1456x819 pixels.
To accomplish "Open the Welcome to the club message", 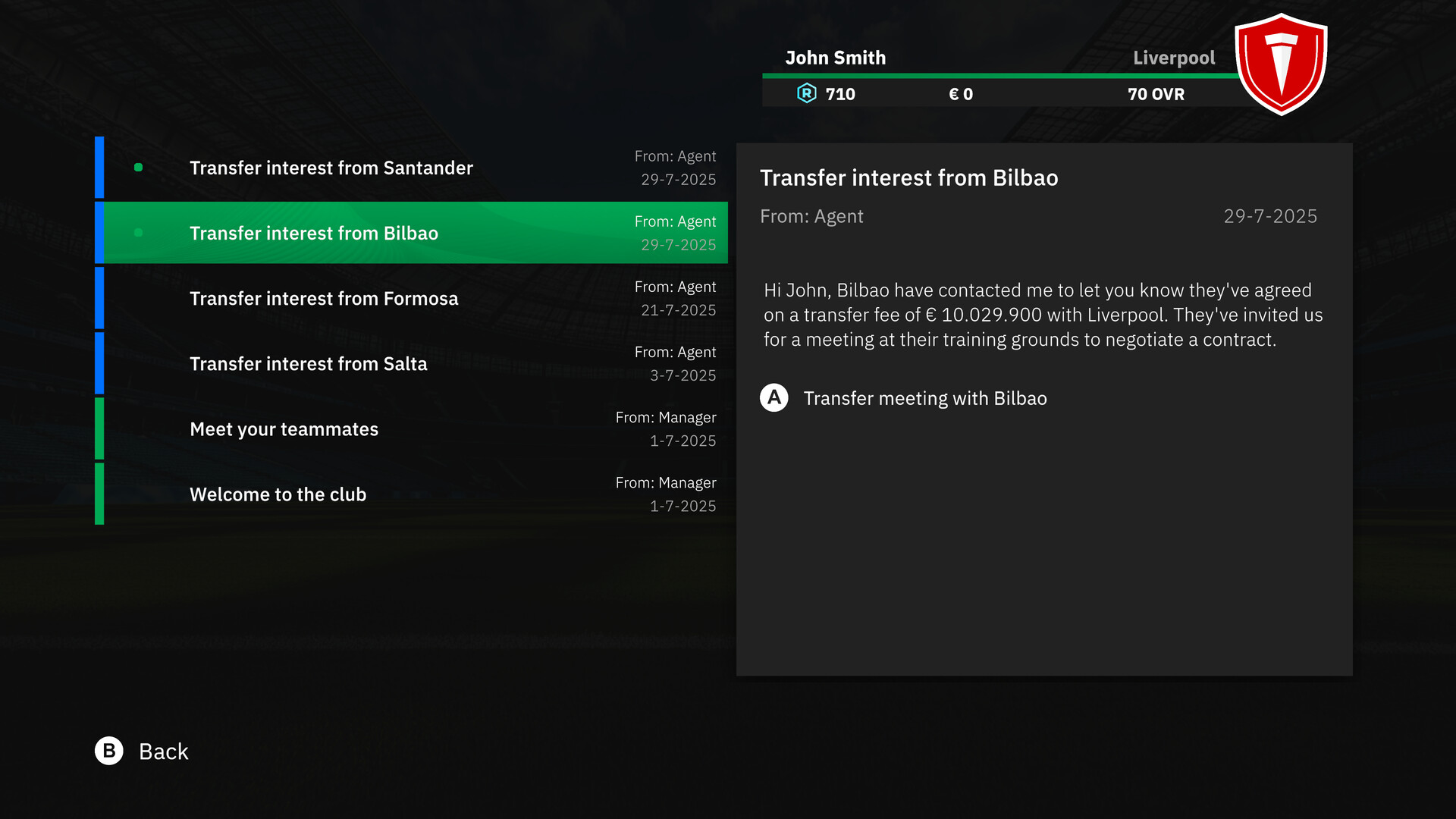I will 379,494.
